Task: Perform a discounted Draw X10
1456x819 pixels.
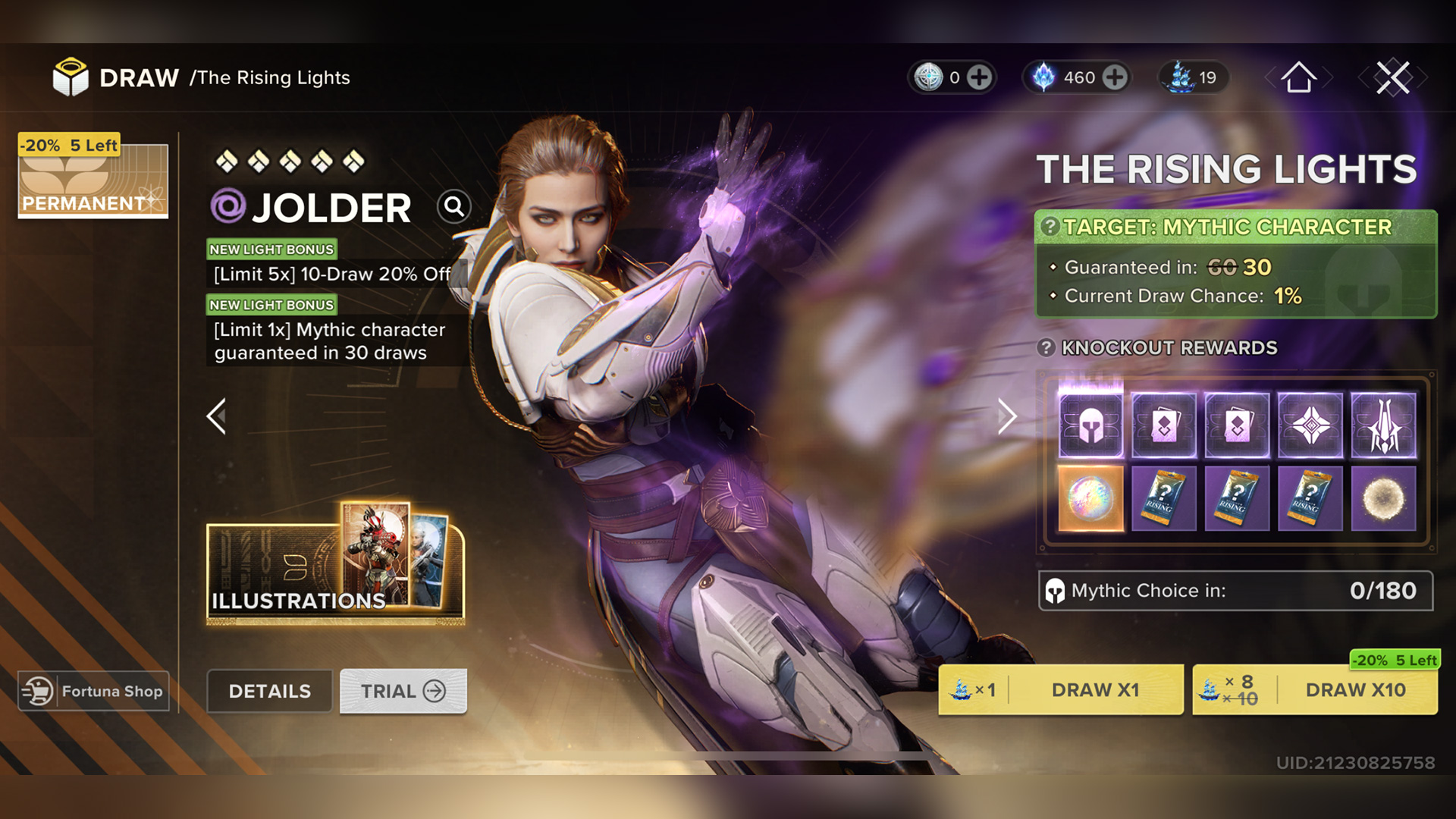Action: click(1314, 690)
